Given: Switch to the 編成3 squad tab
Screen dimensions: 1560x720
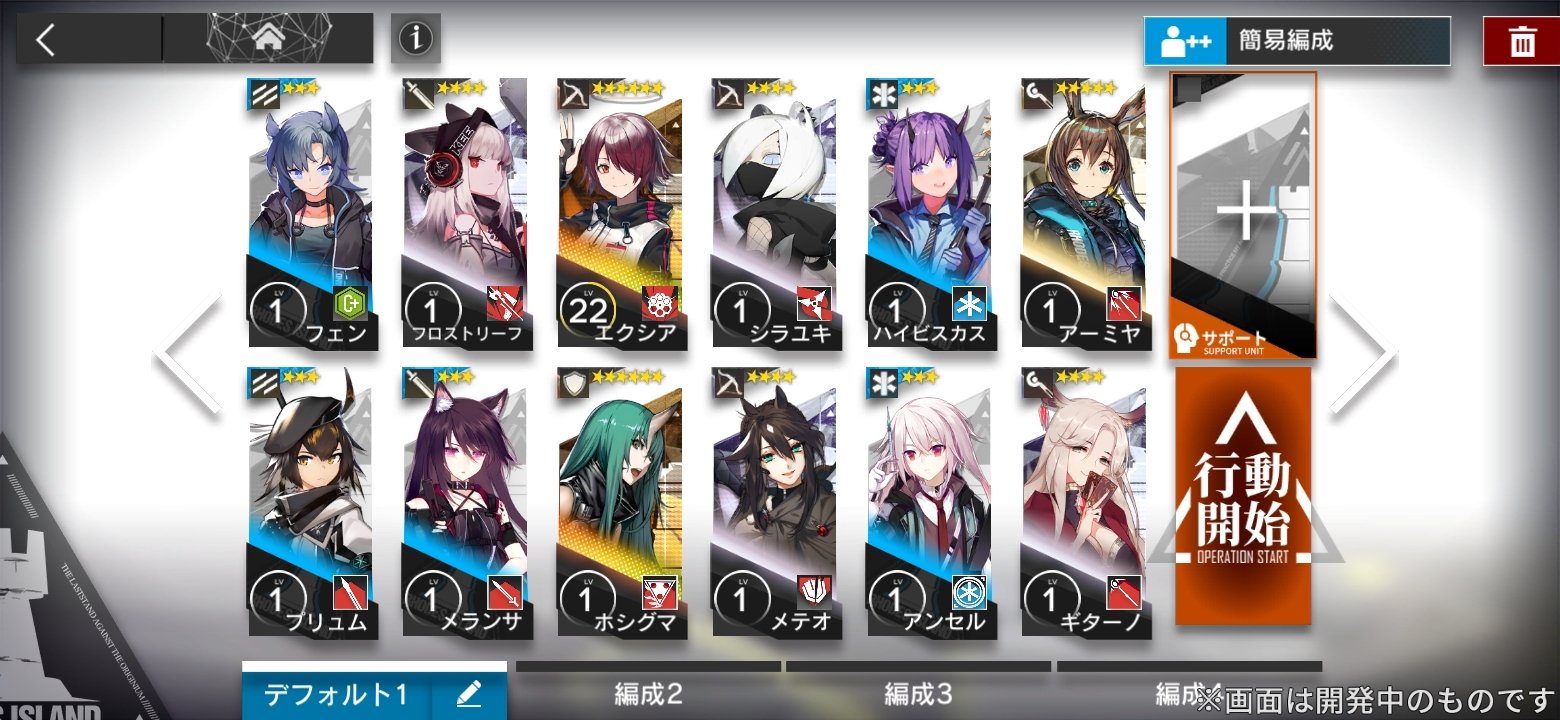Looking at the screenshot, I should 919,694.
